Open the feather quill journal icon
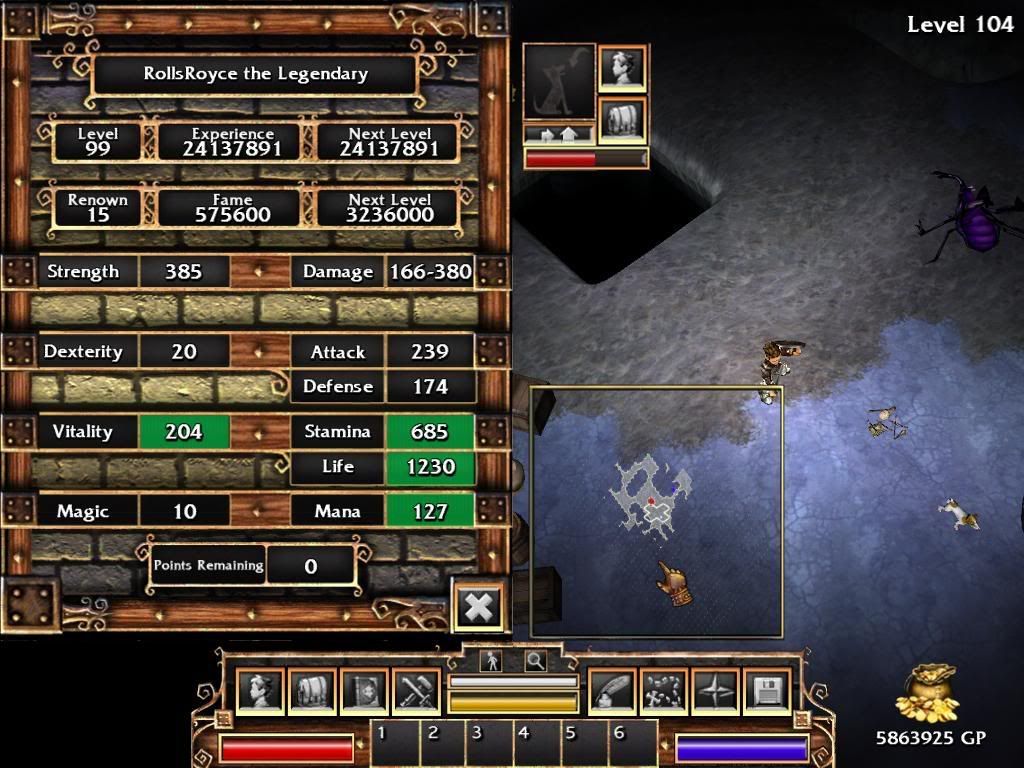1024x768 pixels. pos(612,691)
